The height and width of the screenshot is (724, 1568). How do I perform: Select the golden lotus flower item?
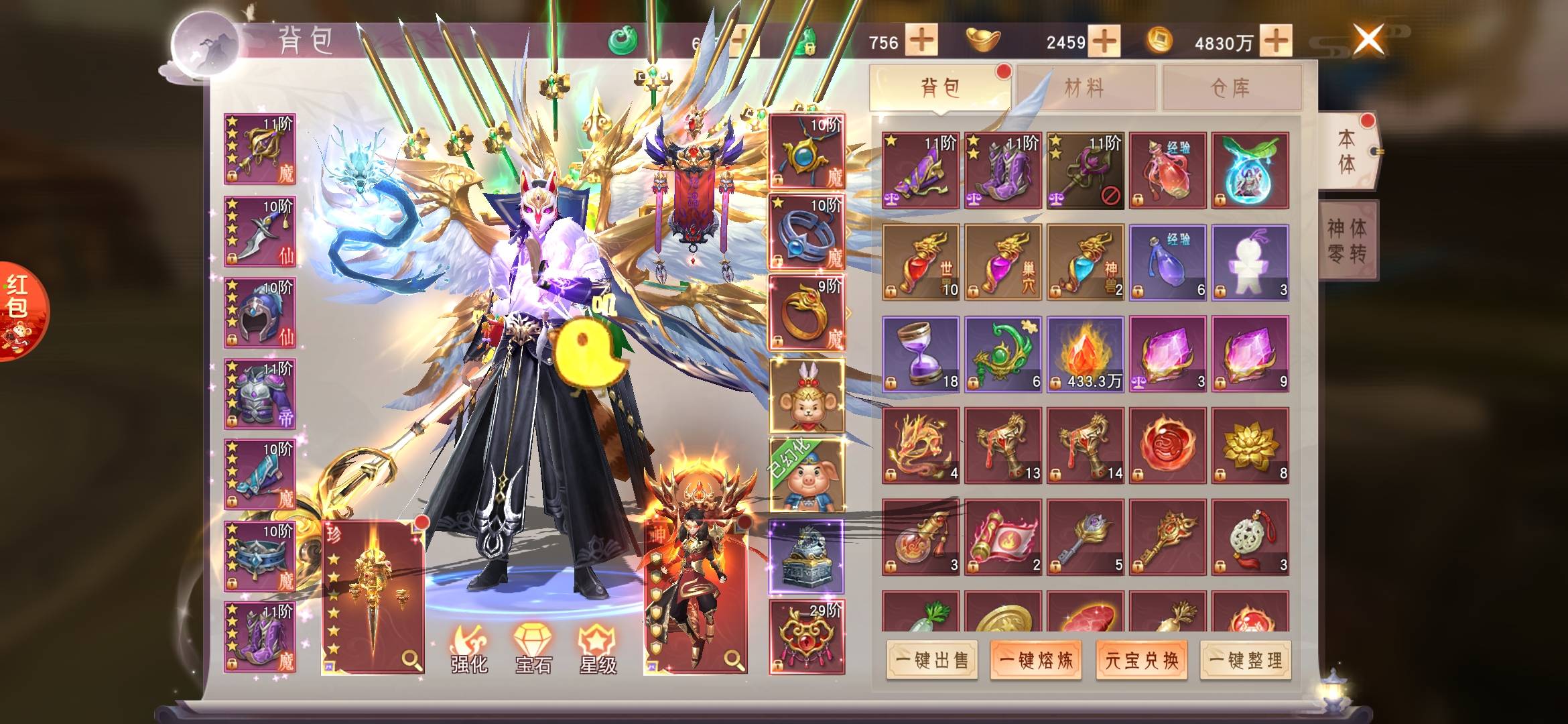pyautogui.click(x=1250, y=445)
